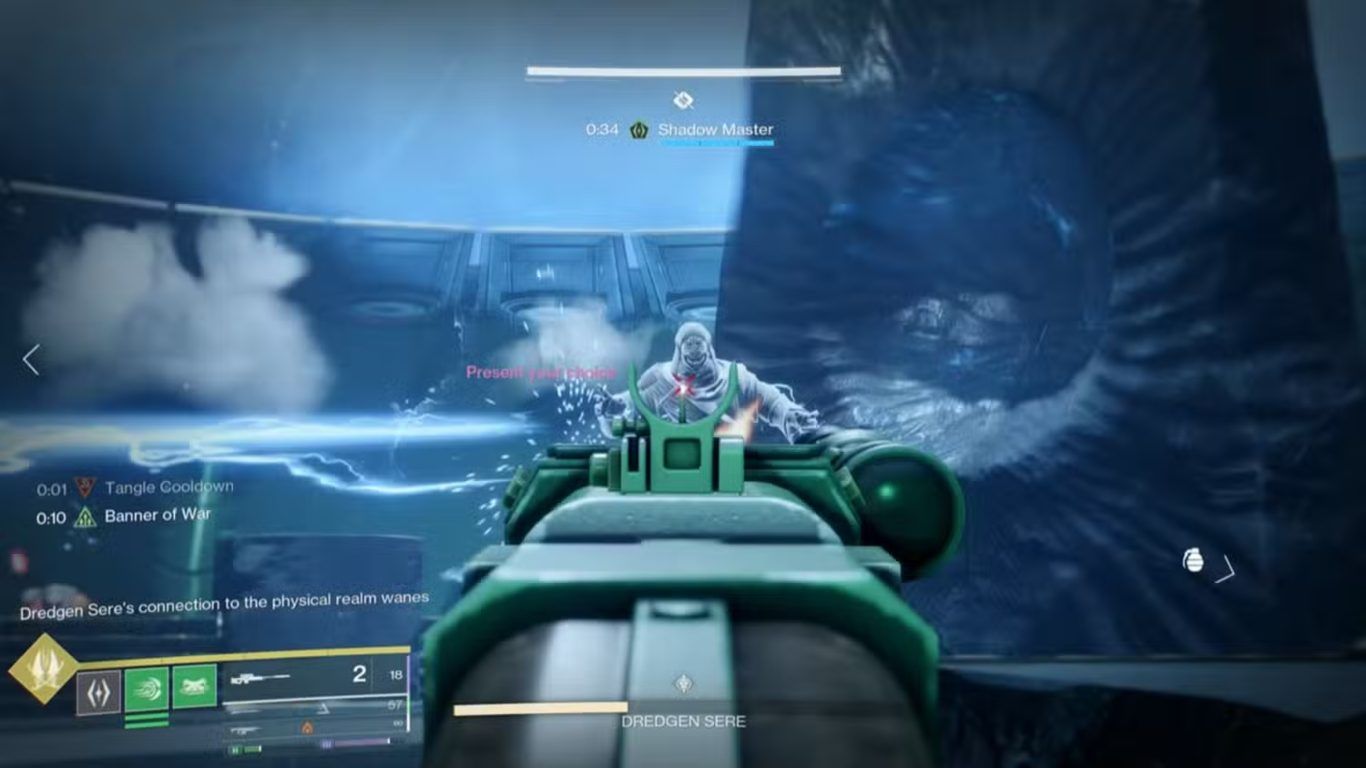Throw the green swirl grenade ability

146,690
